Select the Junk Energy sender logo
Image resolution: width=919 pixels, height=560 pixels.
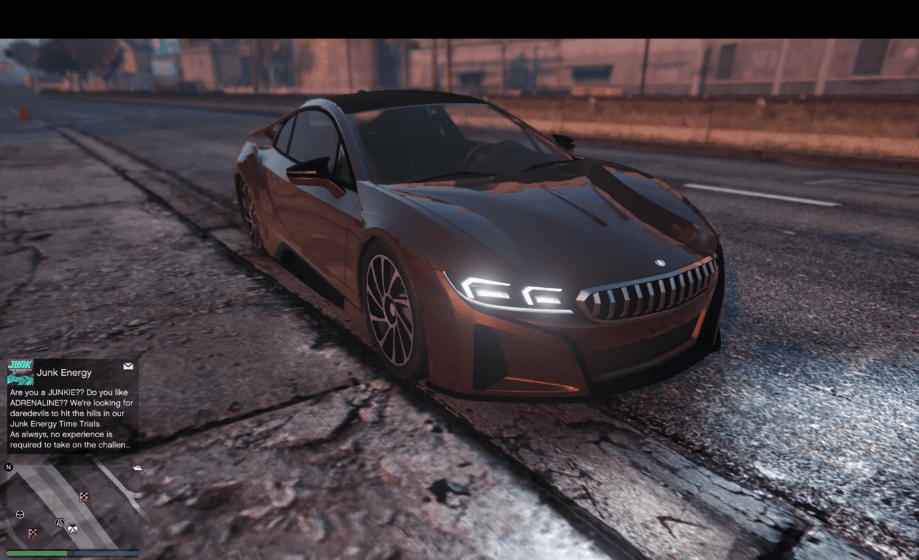[20, 372]
